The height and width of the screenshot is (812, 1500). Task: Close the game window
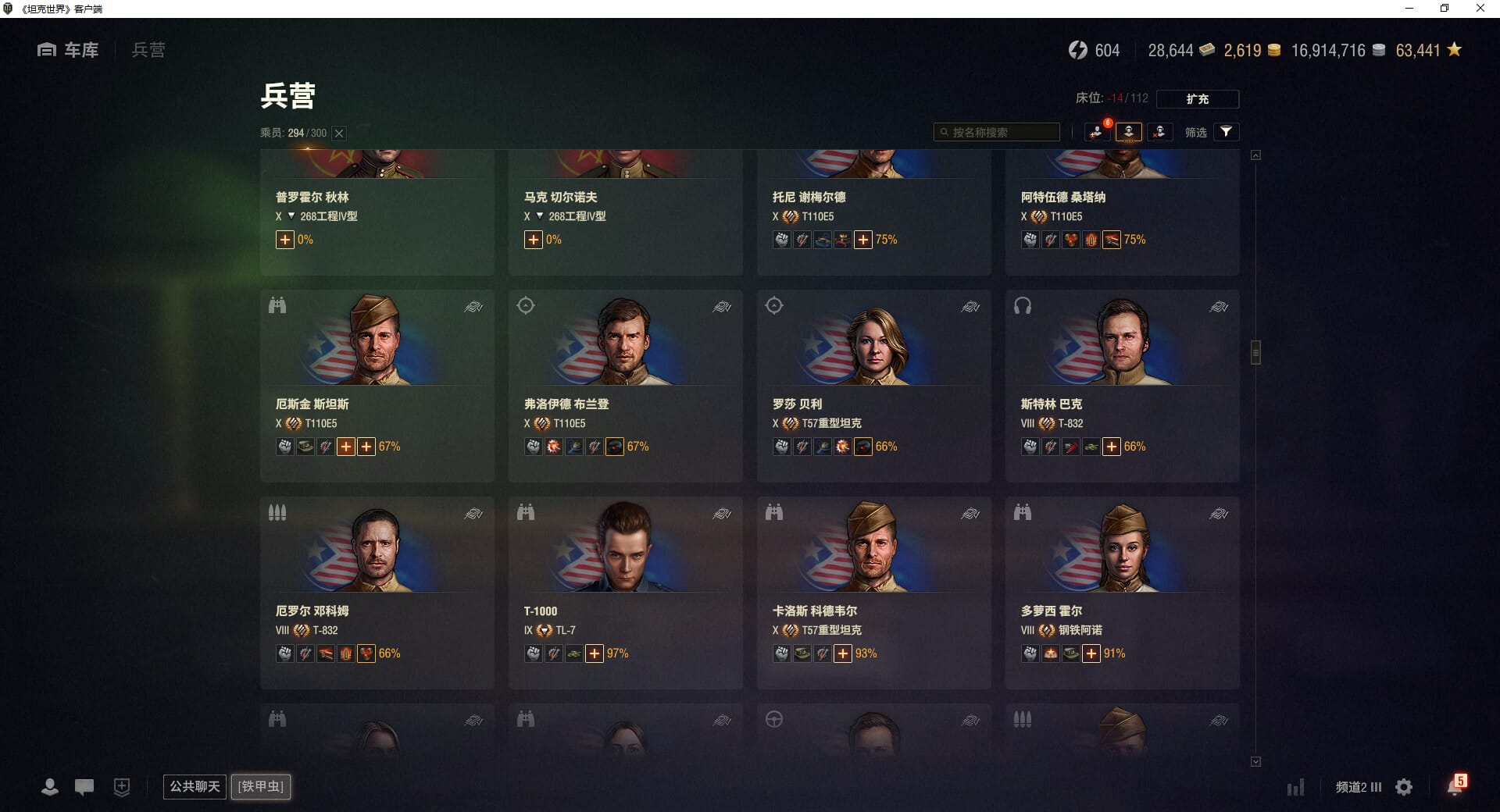tap(1480, 9)
